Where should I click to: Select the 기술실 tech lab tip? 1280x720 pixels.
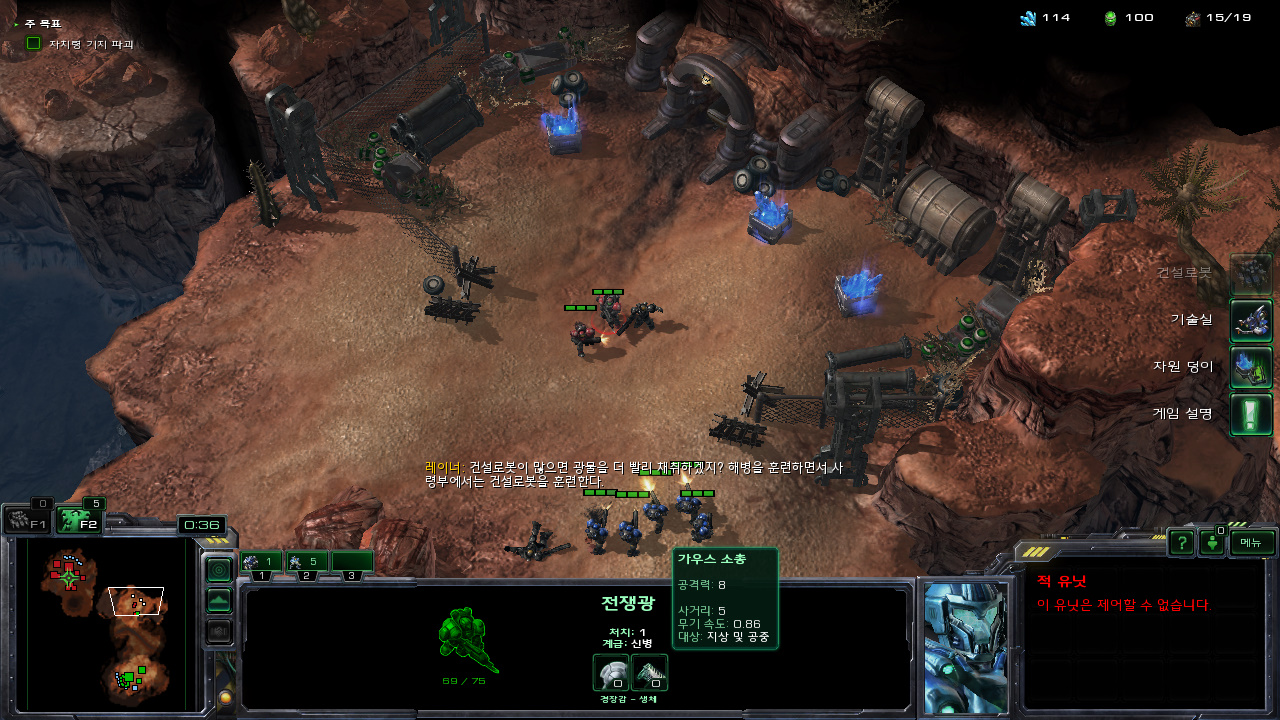[1251, 320]
